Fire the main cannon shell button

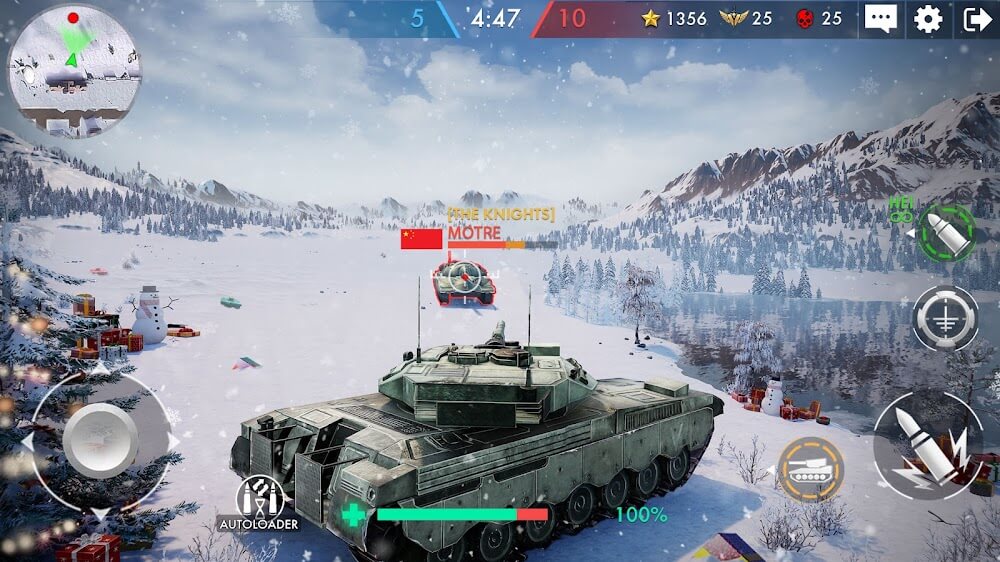click(927, 445)
